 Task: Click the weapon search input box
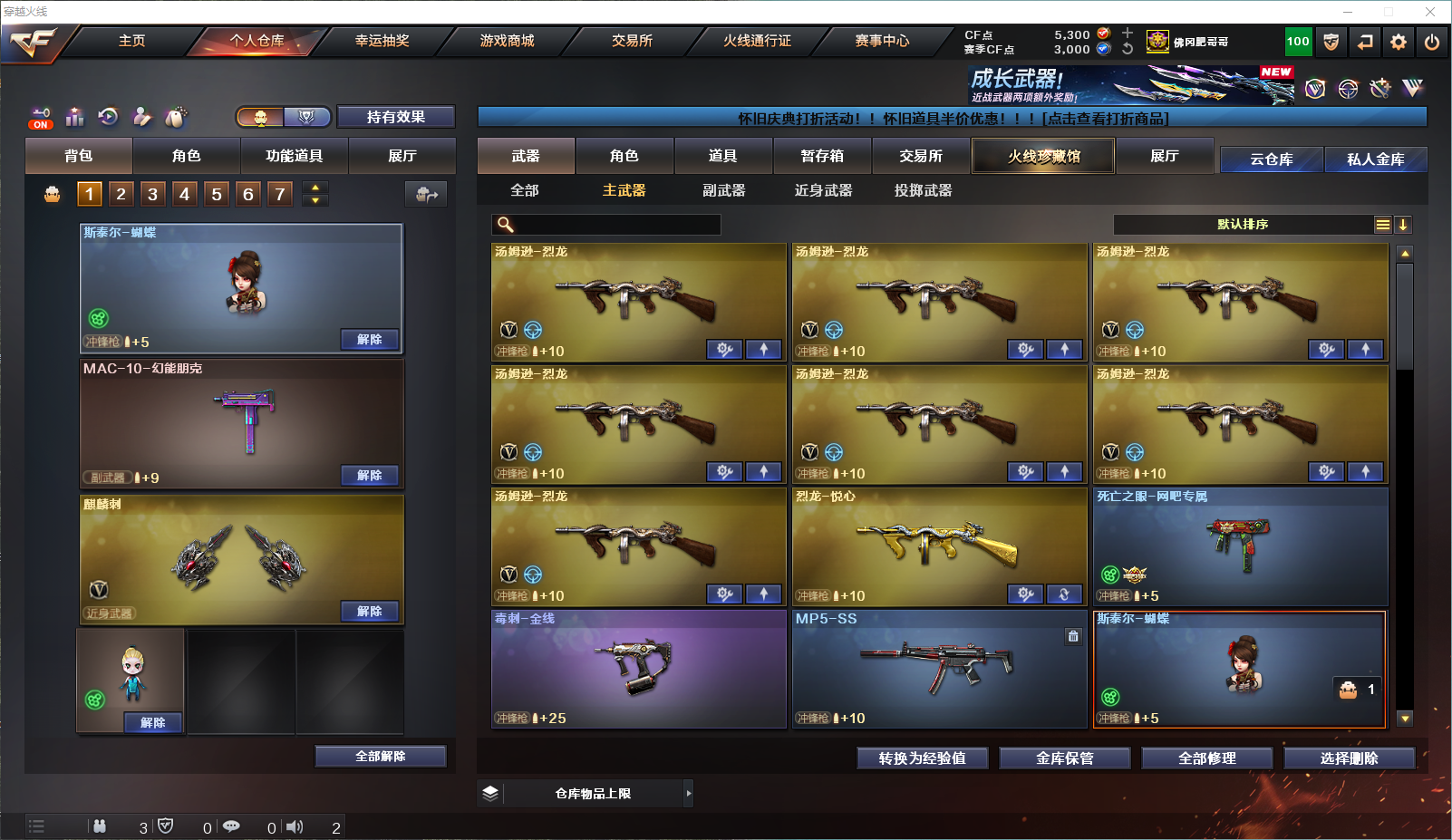(616, 225)
